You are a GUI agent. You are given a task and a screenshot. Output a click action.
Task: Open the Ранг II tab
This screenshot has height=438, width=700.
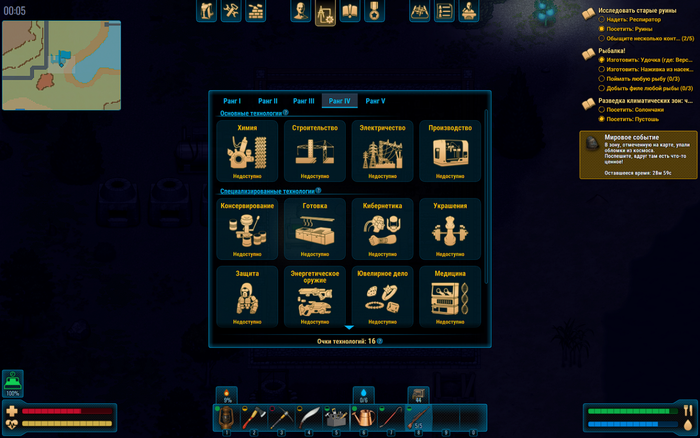268,101
